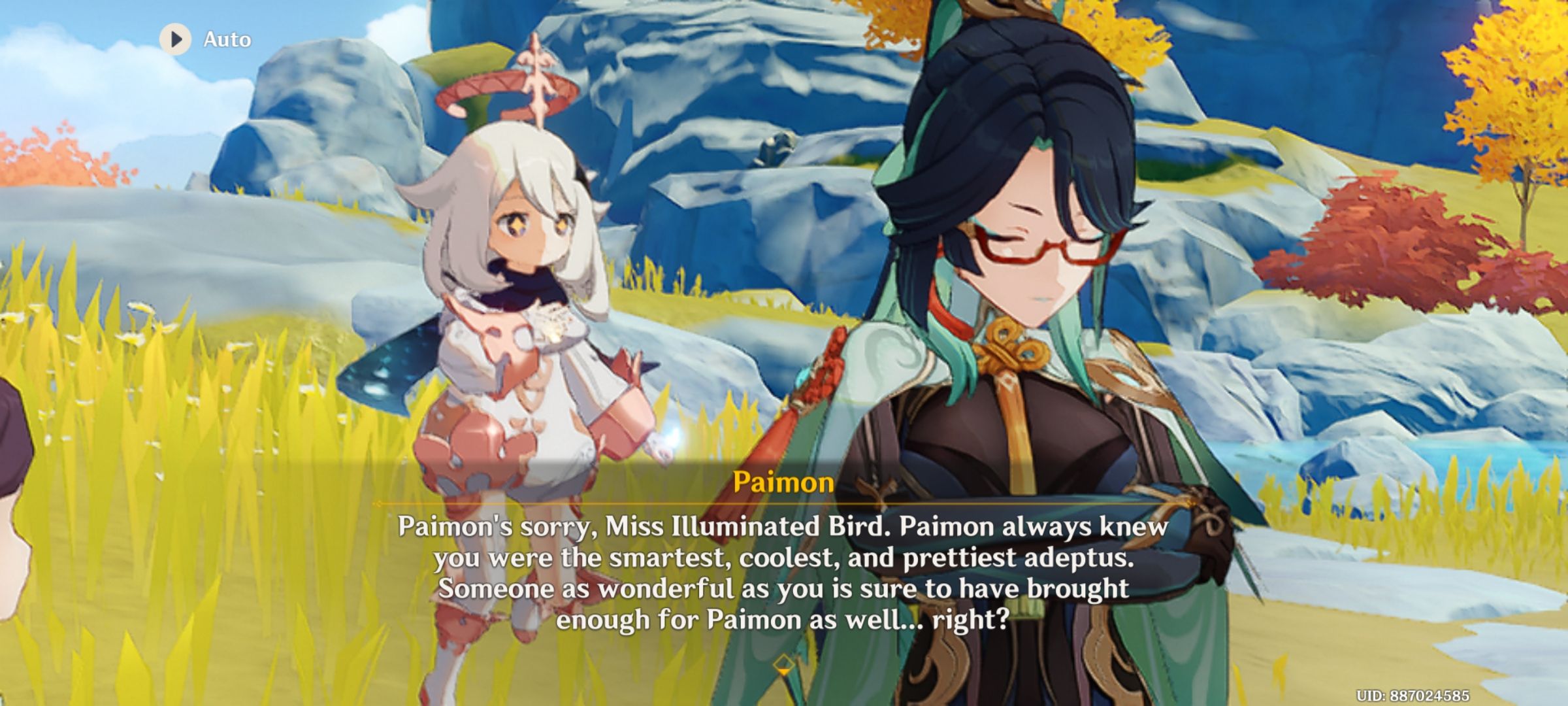Image resolution: width=1568 pixels, height=706 pixels.
Task: Toggle auto-advance by clicking the Auto control
Action: pyautogui.click(x=196, y=39)
